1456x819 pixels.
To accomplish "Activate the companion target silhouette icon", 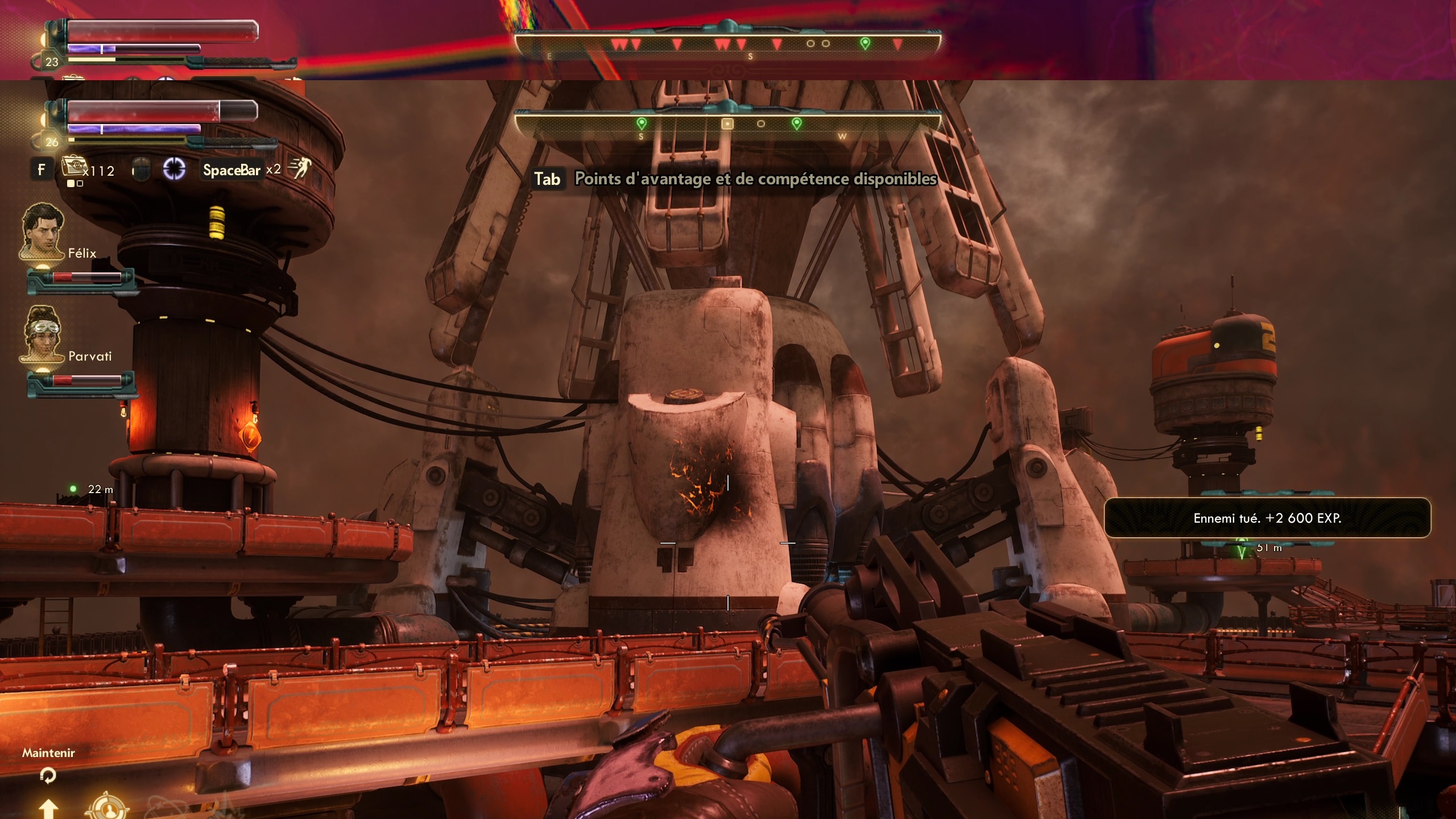I will 107,808.
